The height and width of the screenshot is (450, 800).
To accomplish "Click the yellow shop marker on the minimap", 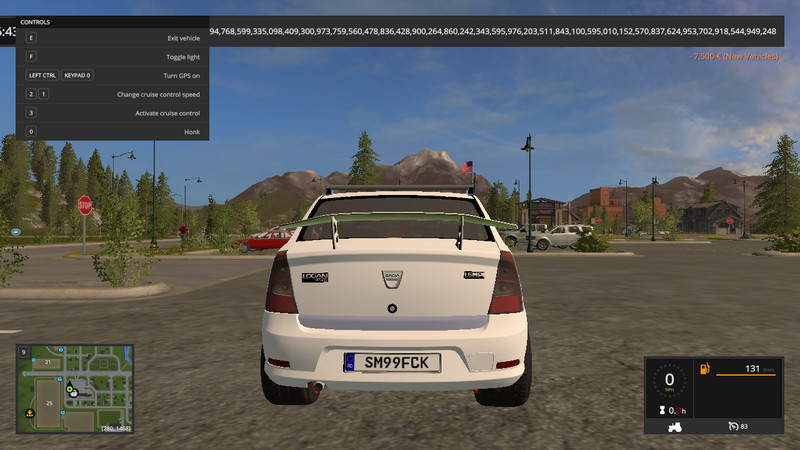I will point(30,412).
